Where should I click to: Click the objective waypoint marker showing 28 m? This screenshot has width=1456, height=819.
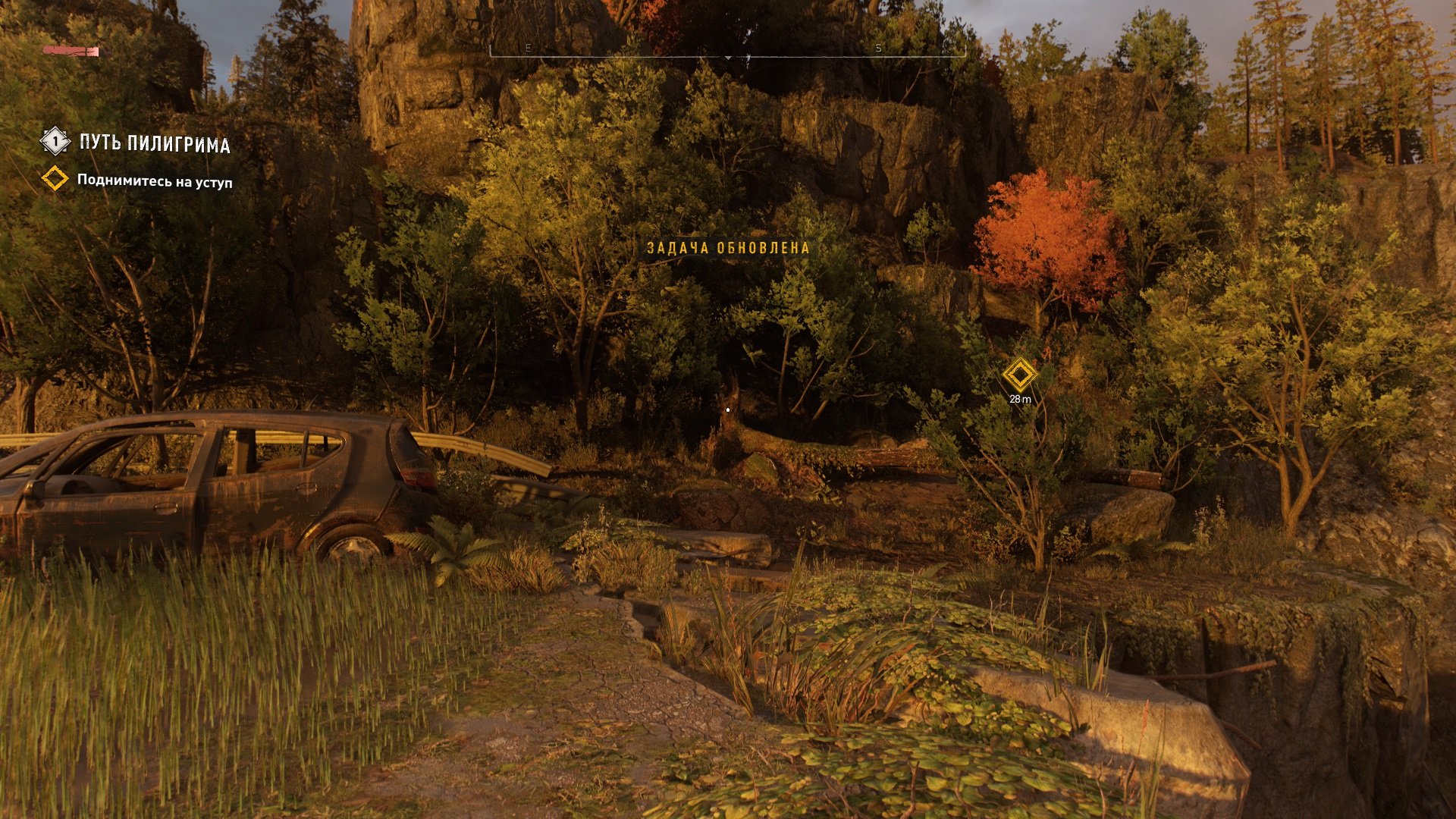coord(1020,375)
